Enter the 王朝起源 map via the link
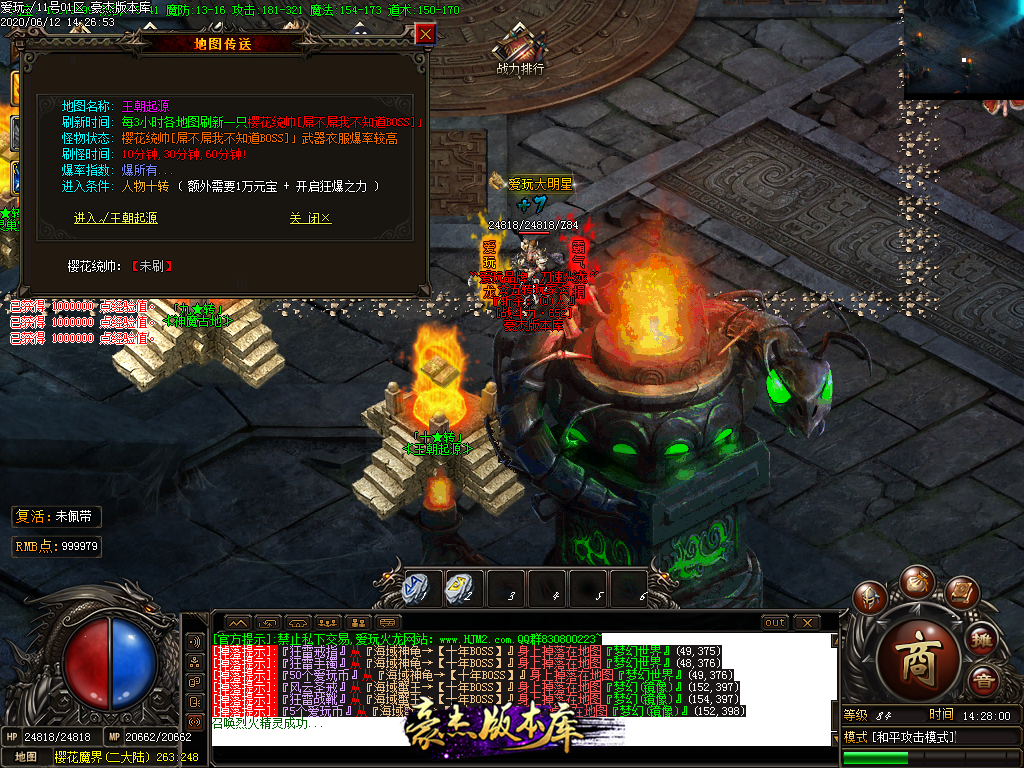This screenshot has height=768, width=1024. point(115,218)
